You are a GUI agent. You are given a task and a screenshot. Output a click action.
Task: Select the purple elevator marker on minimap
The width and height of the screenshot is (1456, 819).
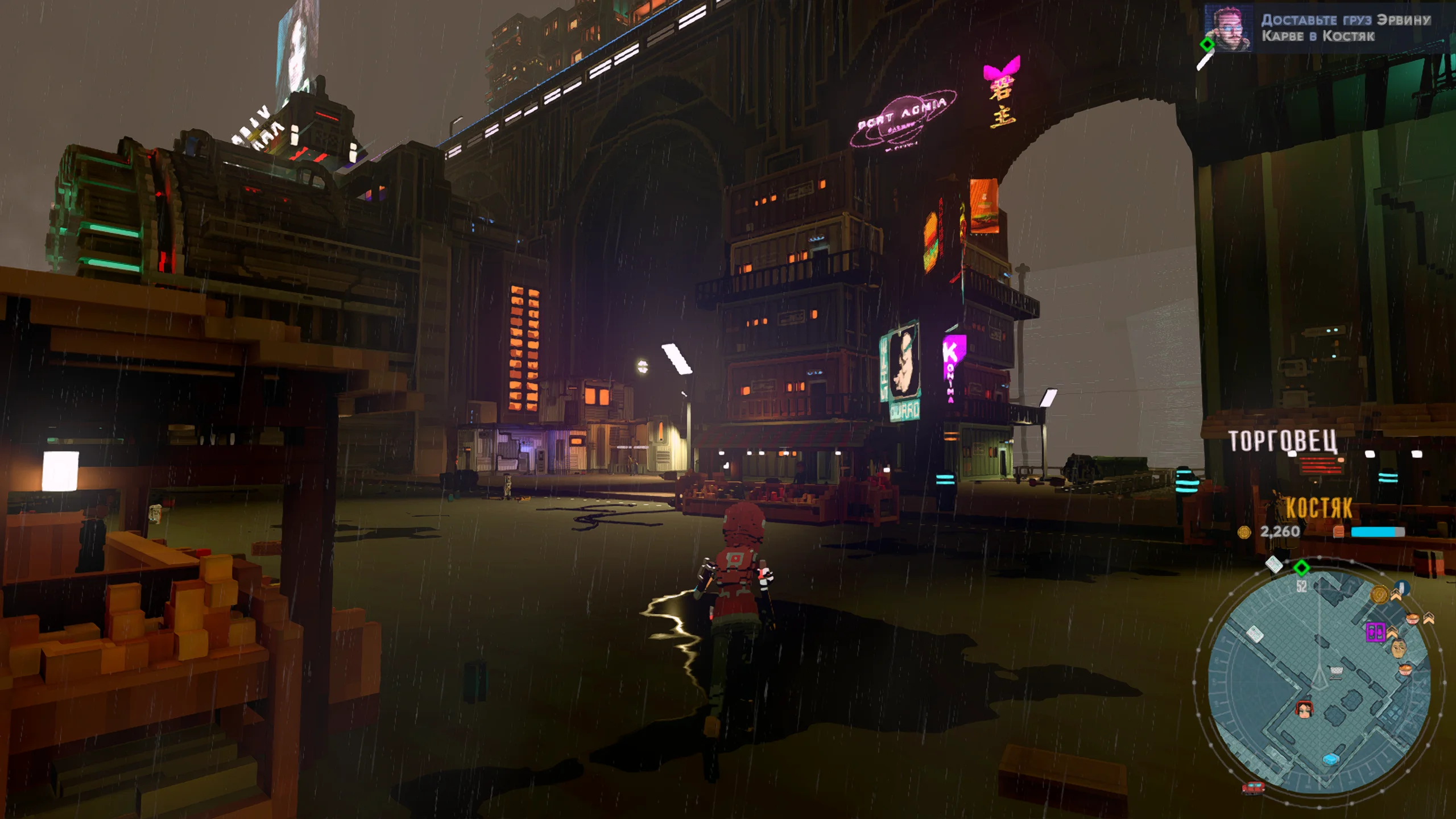coord(1375,631)
